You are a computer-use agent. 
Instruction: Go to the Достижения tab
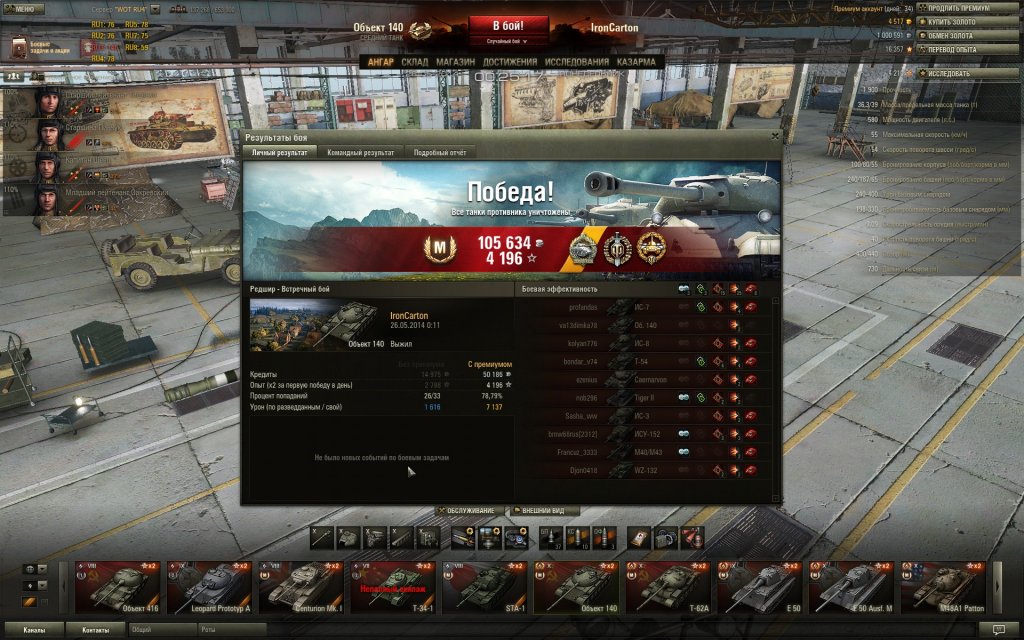tap(510, 62)
